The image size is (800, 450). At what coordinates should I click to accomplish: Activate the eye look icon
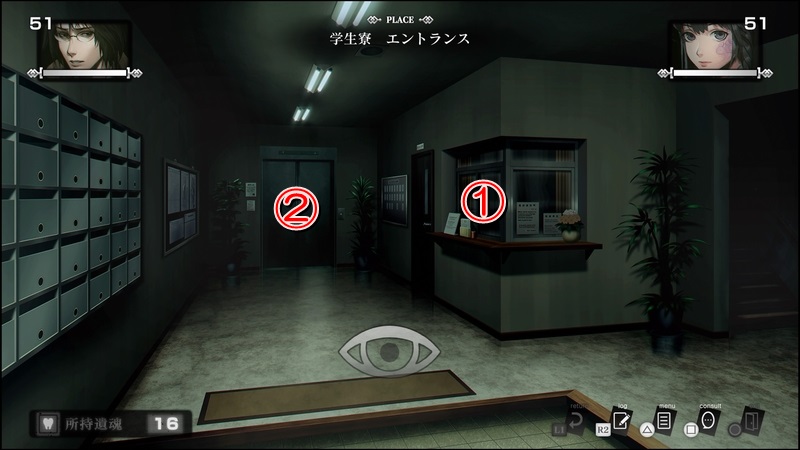click(x=383, y=351)
